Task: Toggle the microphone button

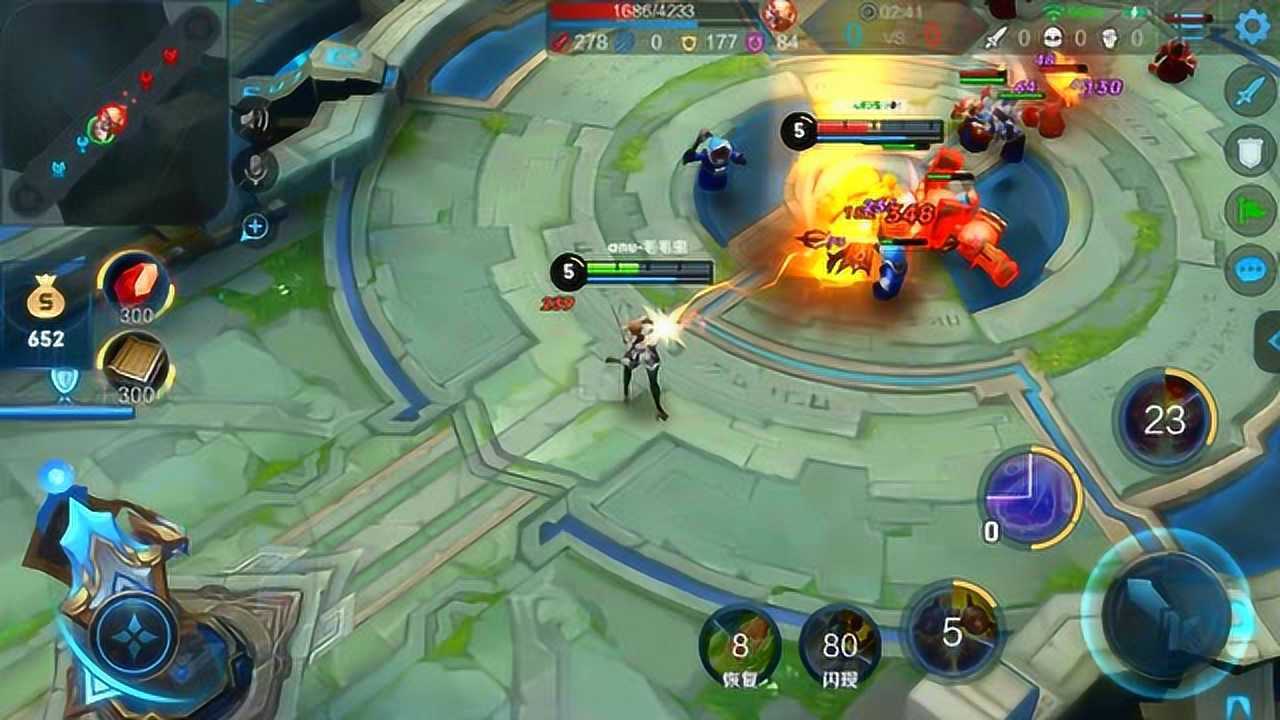Action: [256, 171]
